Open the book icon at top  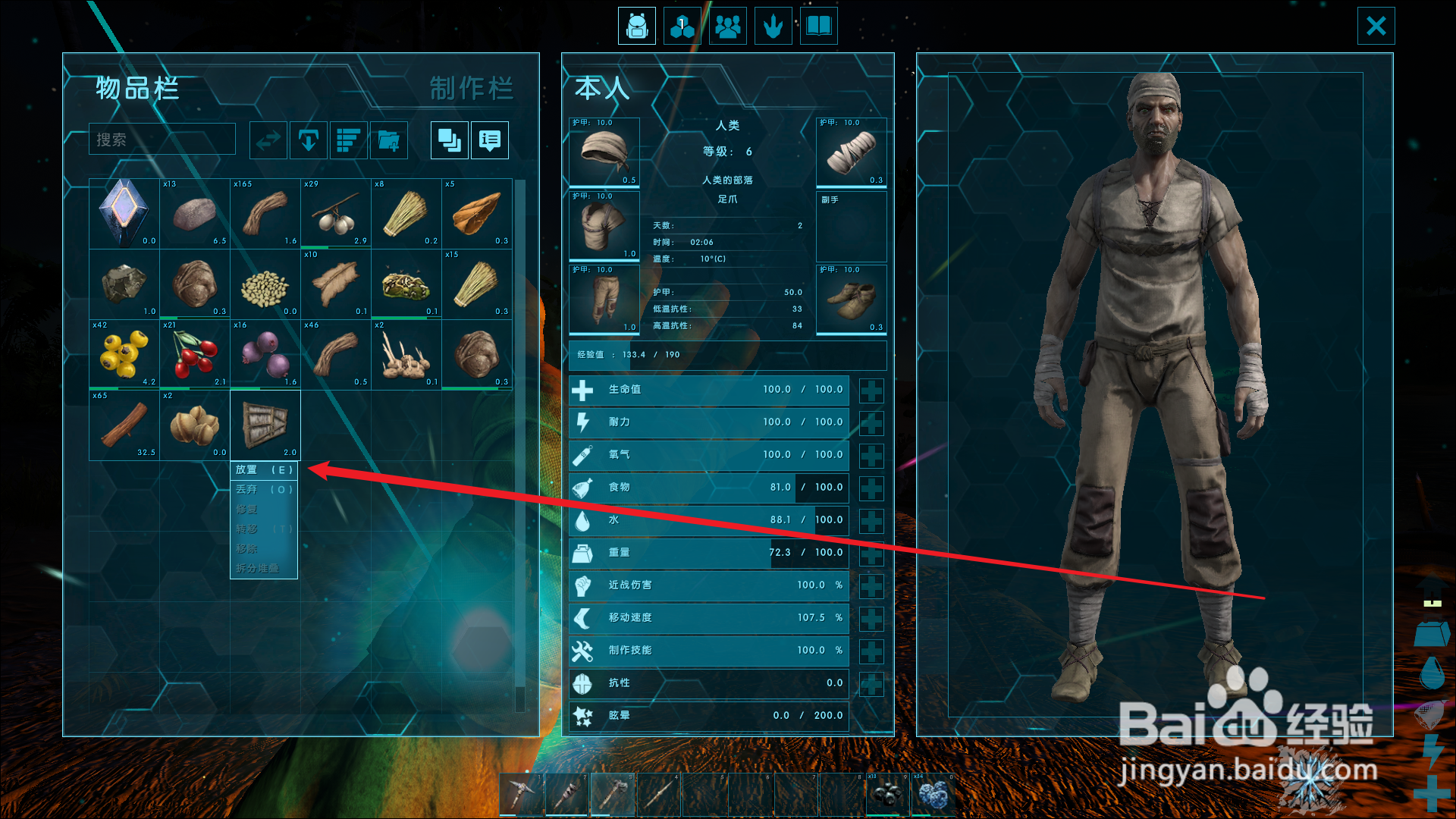click(x=819, y=27)
